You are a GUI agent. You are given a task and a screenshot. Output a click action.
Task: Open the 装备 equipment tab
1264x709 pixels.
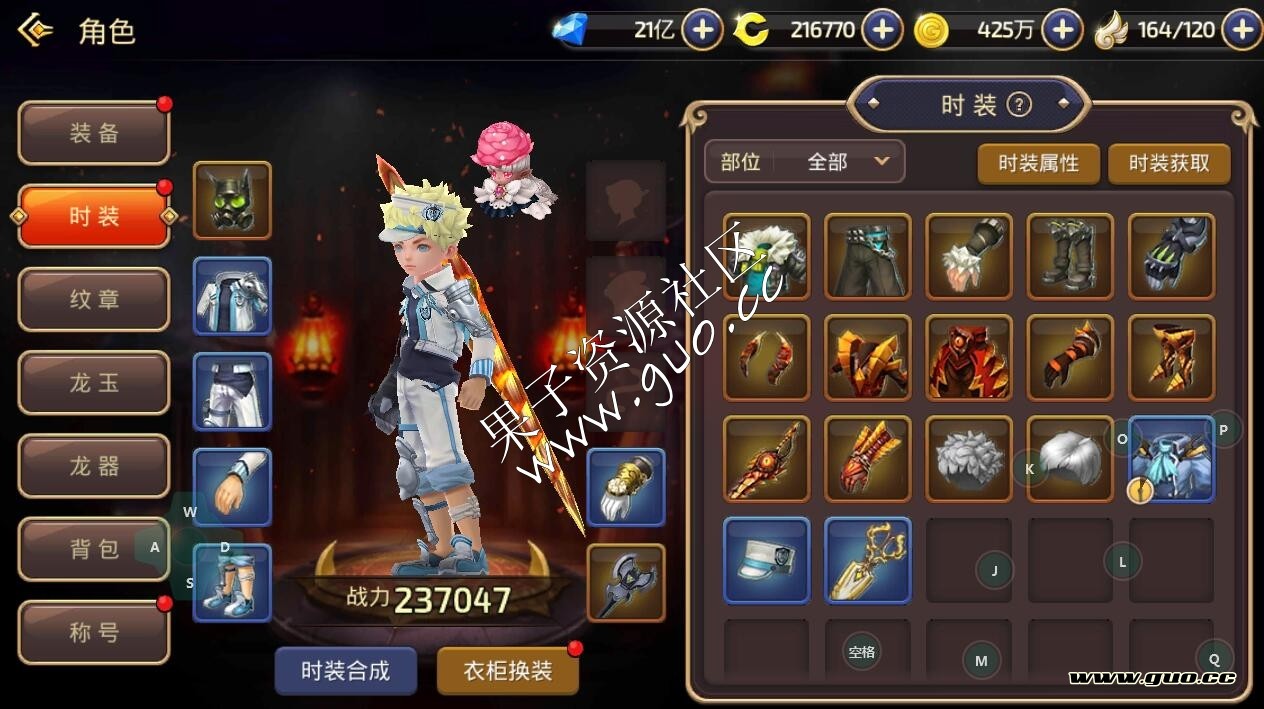point(94,133)
